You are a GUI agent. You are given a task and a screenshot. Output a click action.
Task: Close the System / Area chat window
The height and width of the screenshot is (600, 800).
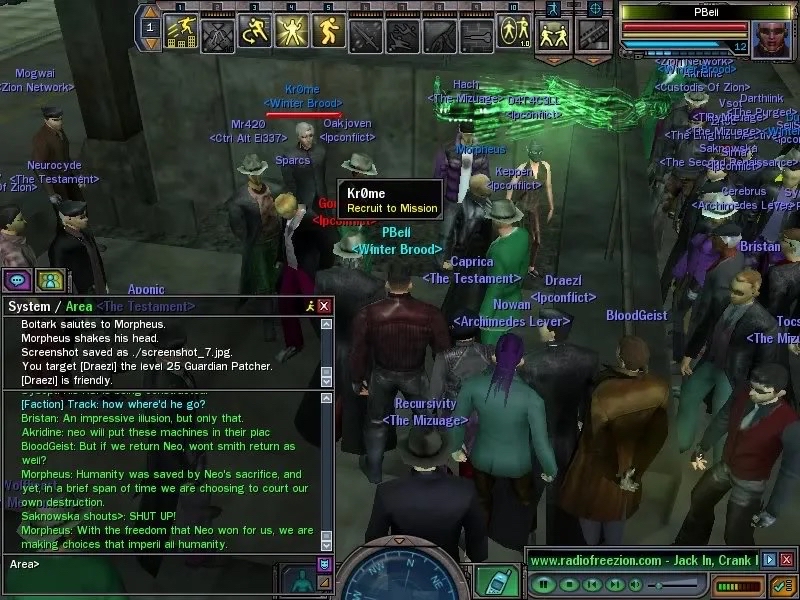[324, 306]
